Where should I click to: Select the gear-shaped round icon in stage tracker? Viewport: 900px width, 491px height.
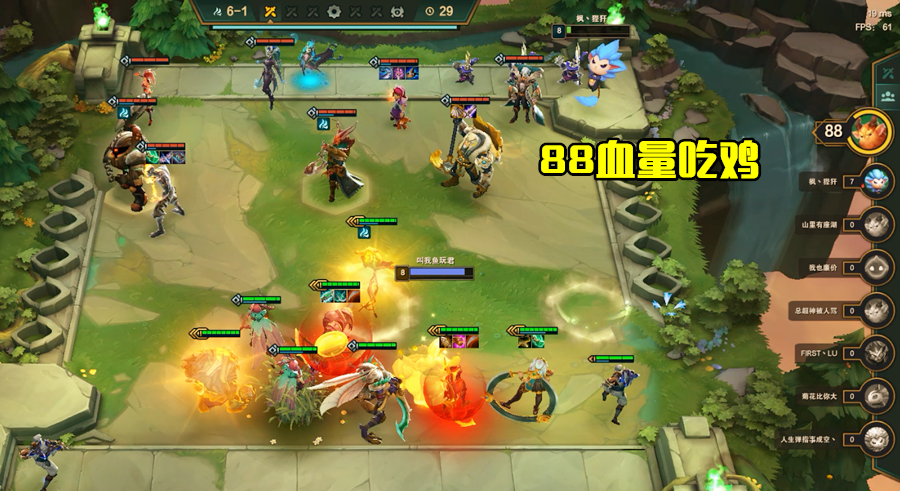(x=335, y=11)
